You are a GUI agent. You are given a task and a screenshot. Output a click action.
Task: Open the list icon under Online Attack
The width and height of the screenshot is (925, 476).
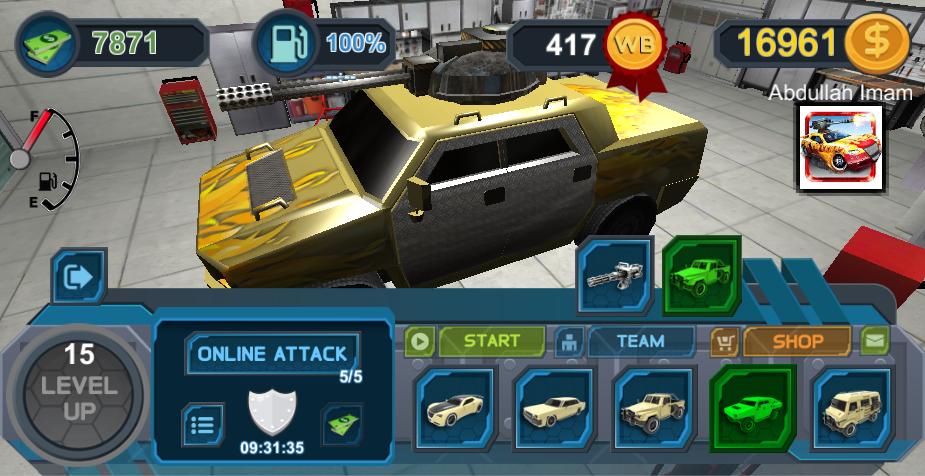(202, 423)
